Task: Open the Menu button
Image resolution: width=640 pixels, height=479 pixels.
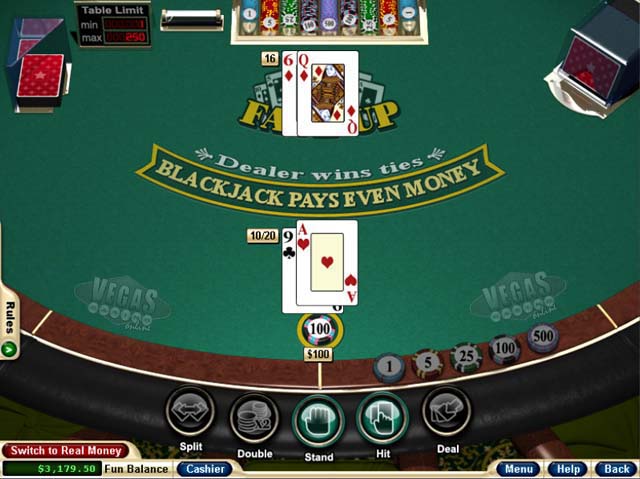Action: [x=519, y=468]
